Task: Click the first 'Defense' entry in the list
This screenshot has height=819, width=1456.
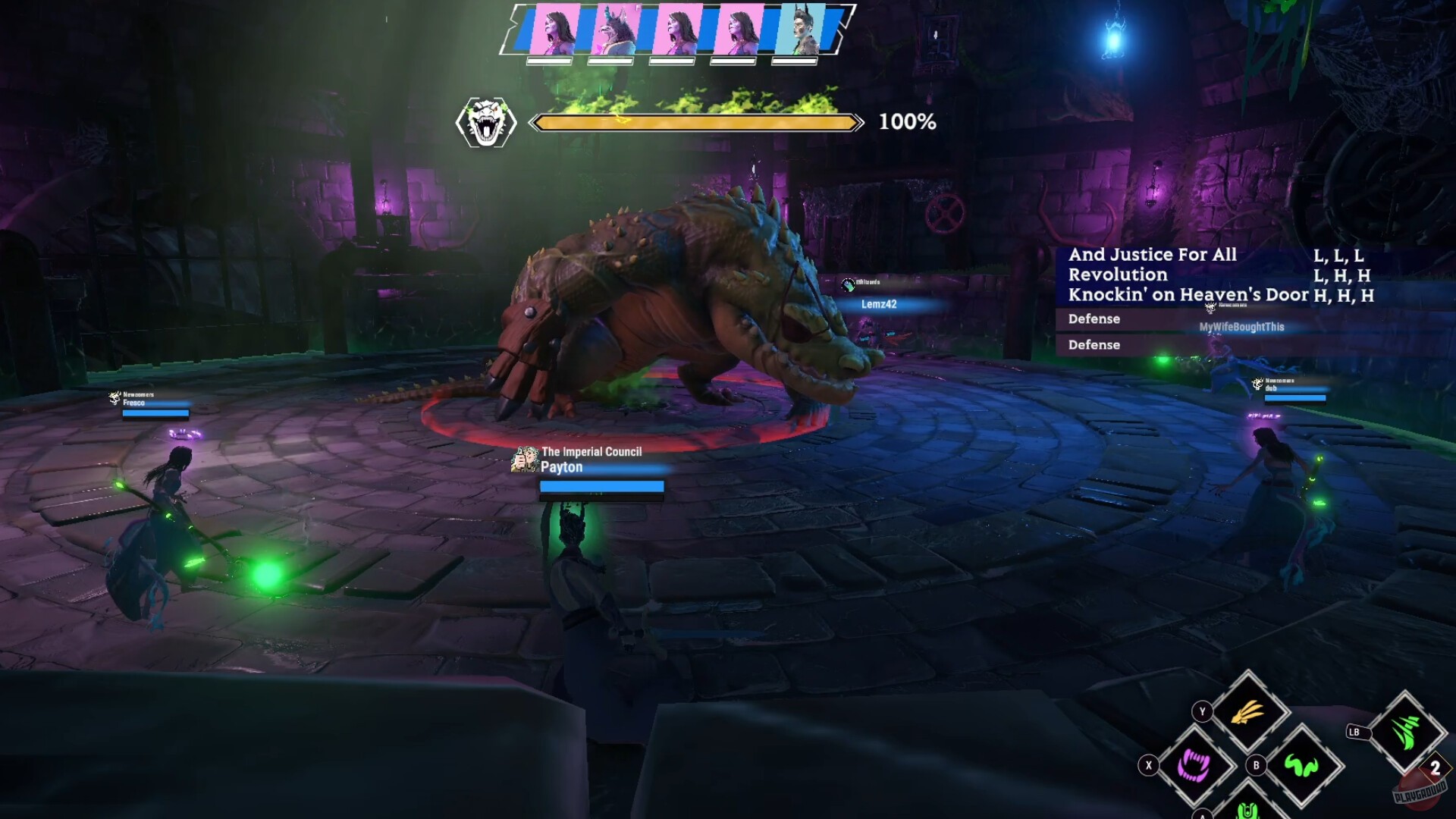Action: (1094, 319)
